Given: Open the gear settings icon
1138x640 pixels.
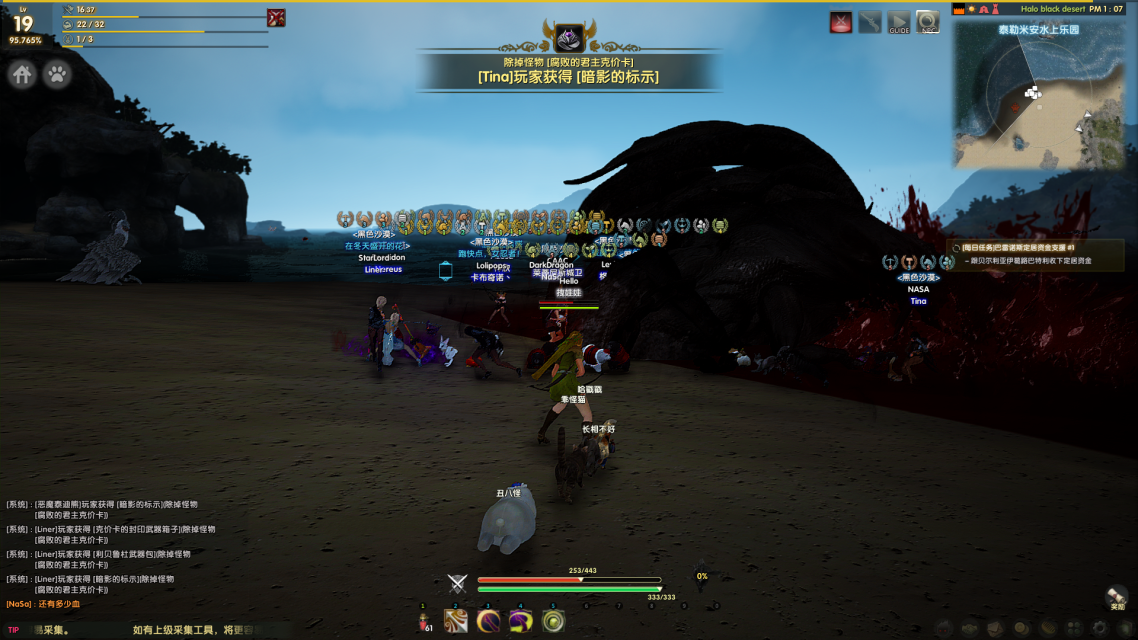Looking at the screenshot, I should [x=1101, y=628].
